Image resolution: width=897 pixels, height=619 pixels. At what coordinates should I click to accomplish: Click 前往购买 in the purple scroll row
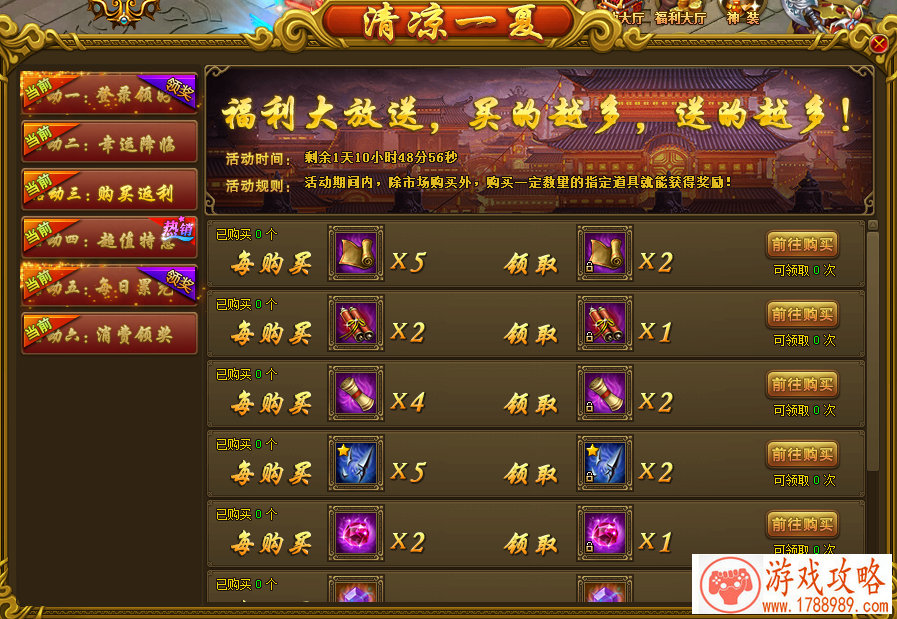[x=802, y=385]
